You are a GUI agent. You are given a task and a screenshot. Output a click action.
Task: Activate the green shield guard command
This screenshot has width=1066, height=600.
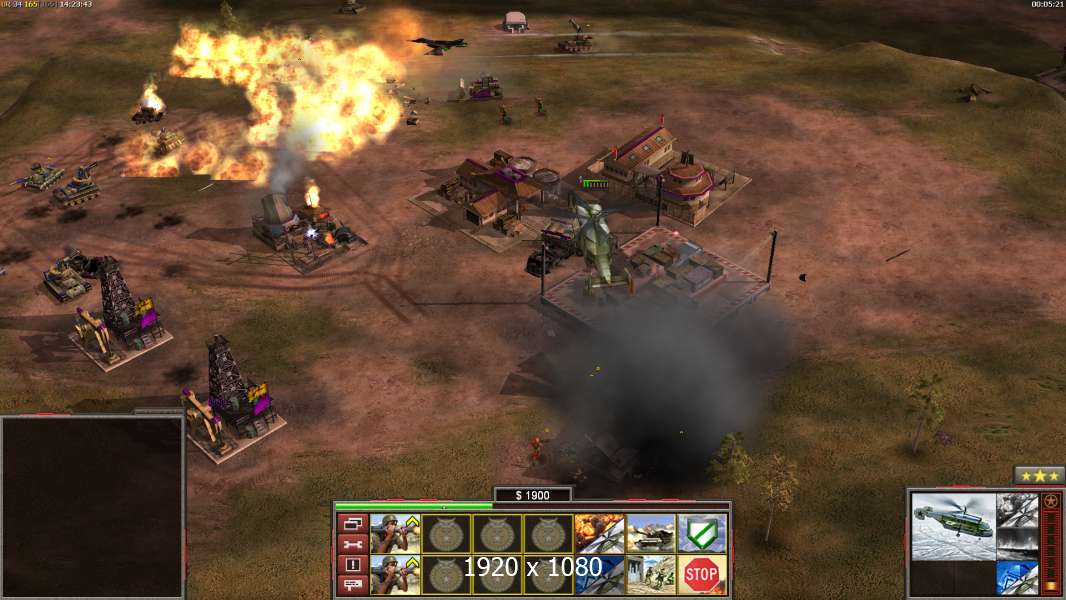click(x=702, y=533)
